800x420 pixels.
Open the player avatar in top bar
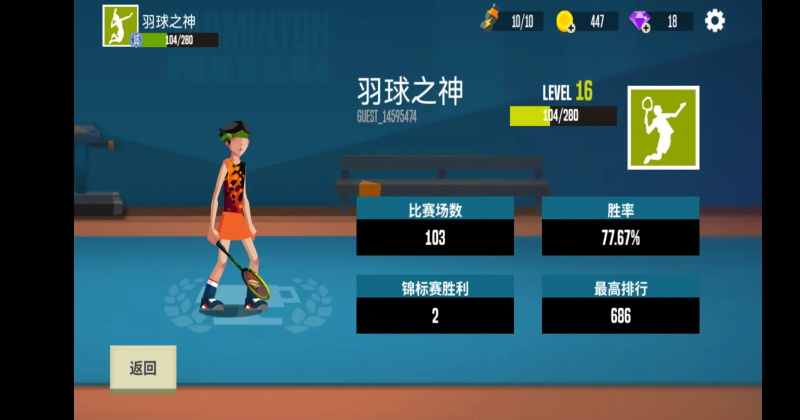pyautogui.click(x=120, y=25)
